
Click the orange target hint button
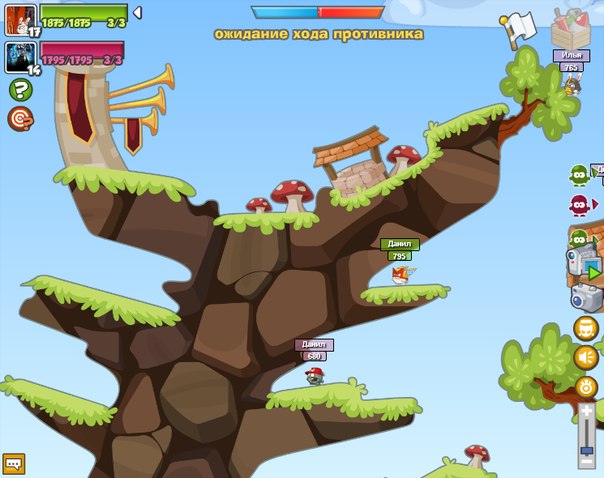coord(19,119)
